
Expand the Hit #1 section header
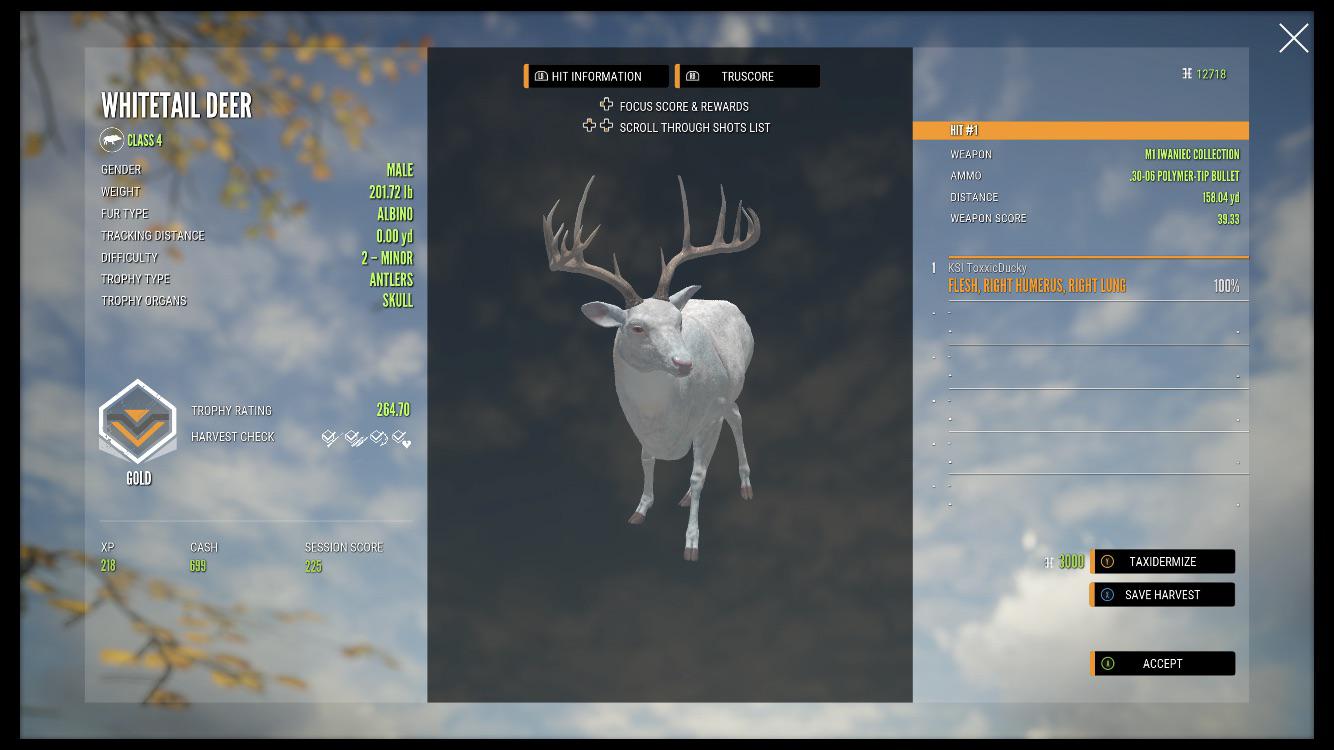pyautogui.click(x=1081, y=129)
